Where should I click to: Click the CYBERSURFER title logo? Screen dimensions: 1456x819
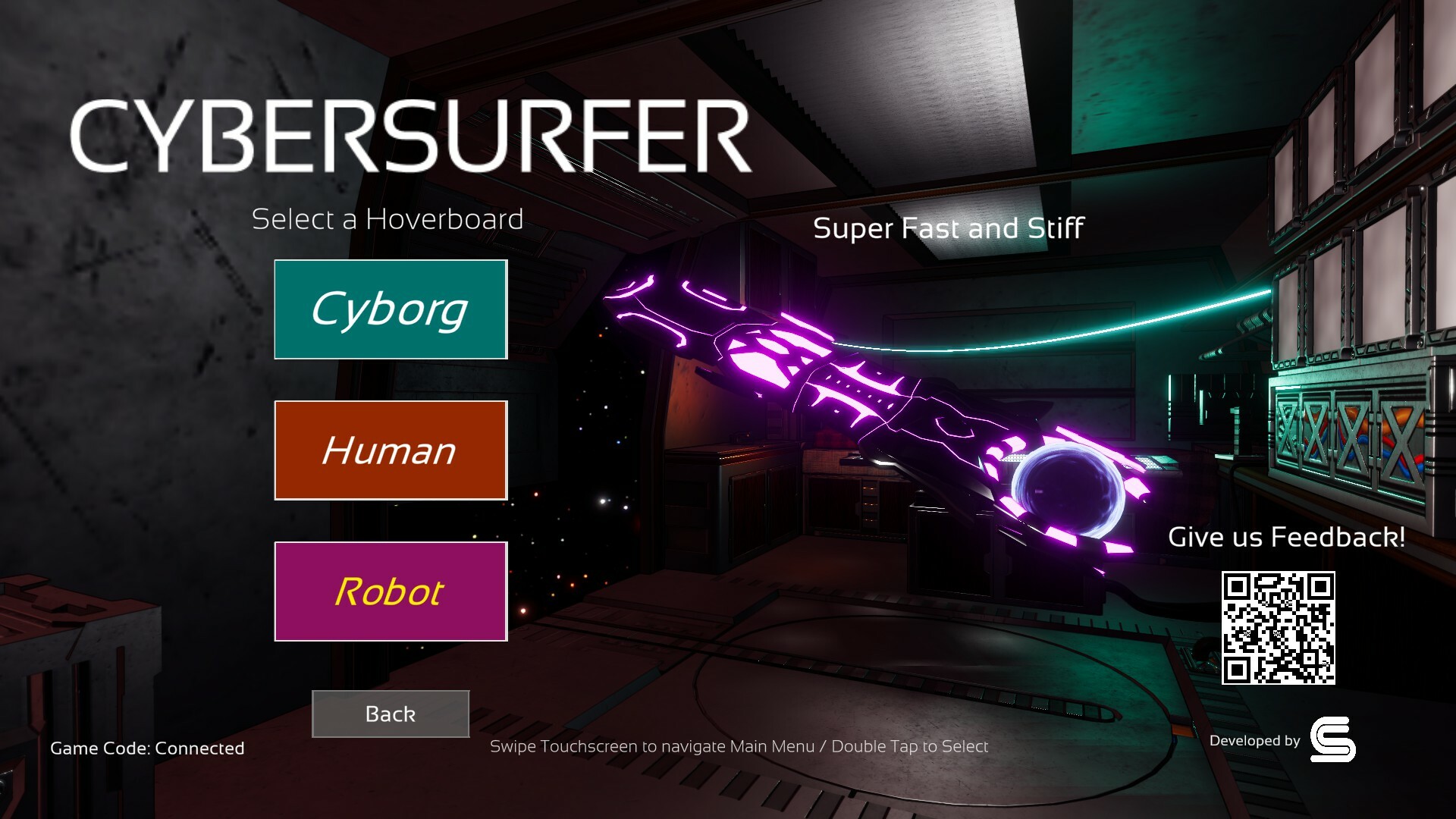pyautogui.click(x=409, y=133)
